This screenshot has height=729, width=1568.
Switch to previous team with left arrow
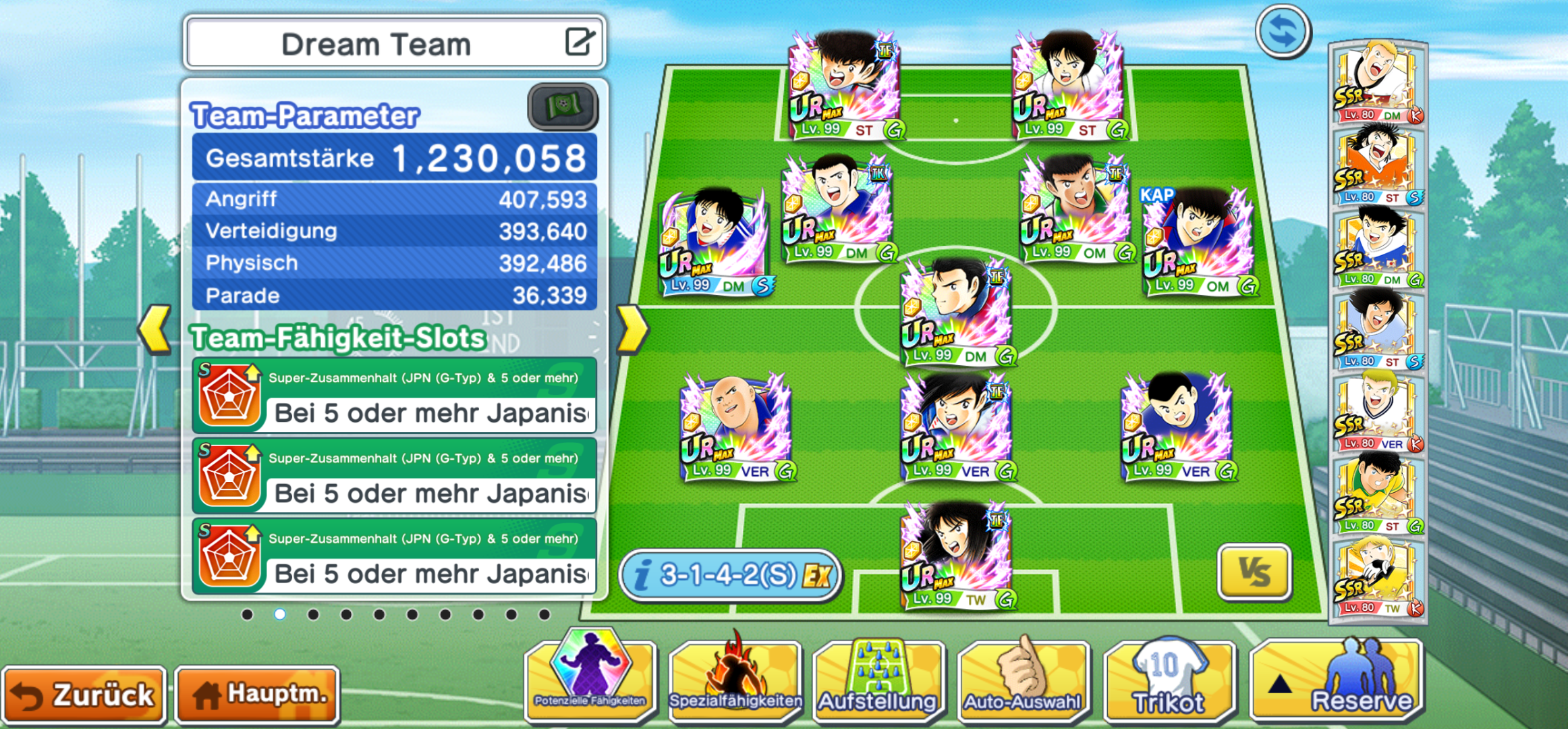[x=155, y=329]
